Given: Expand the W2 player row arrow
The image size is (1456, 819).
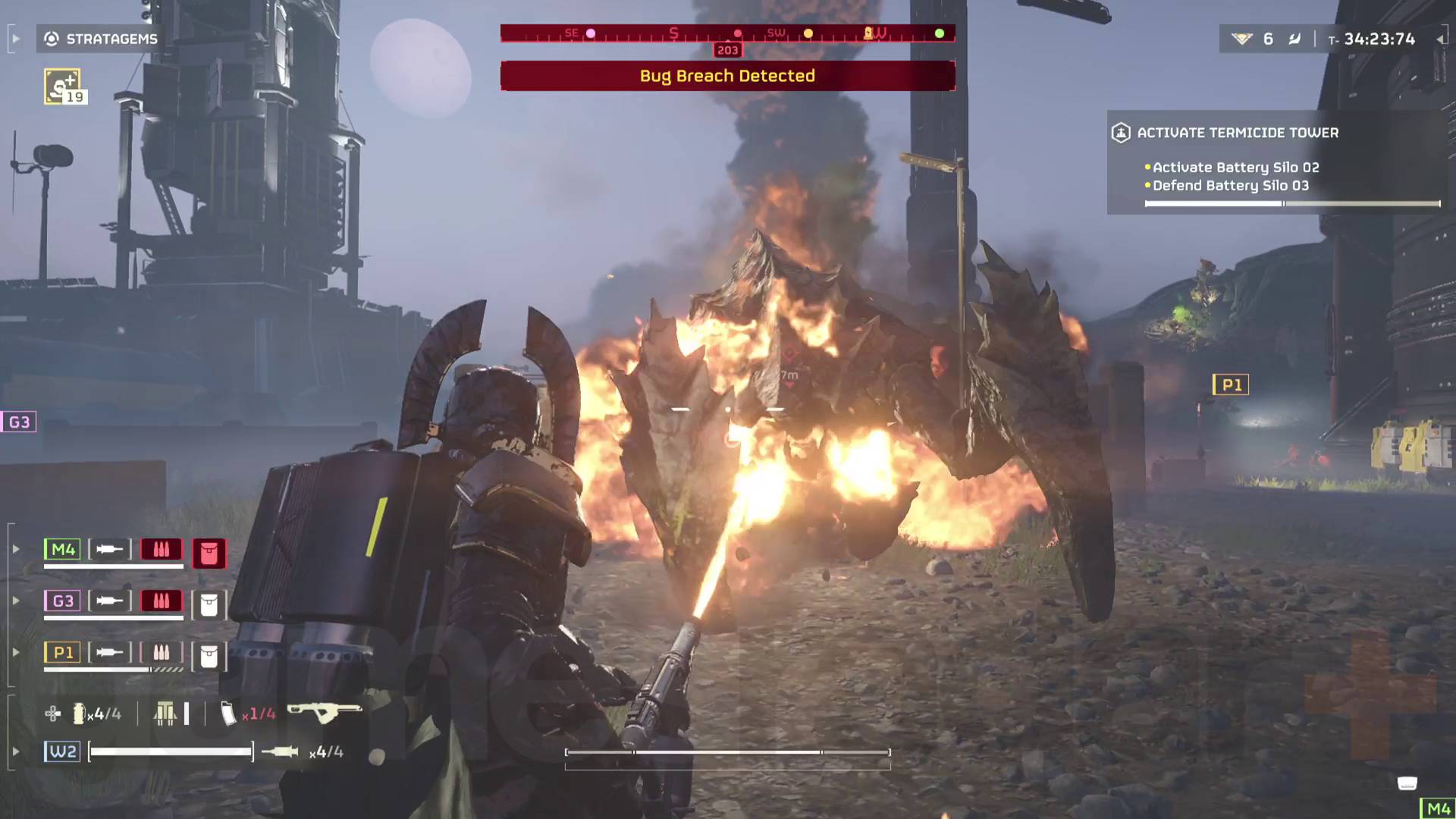Looking at the screenshot, I should coord(16,750).
